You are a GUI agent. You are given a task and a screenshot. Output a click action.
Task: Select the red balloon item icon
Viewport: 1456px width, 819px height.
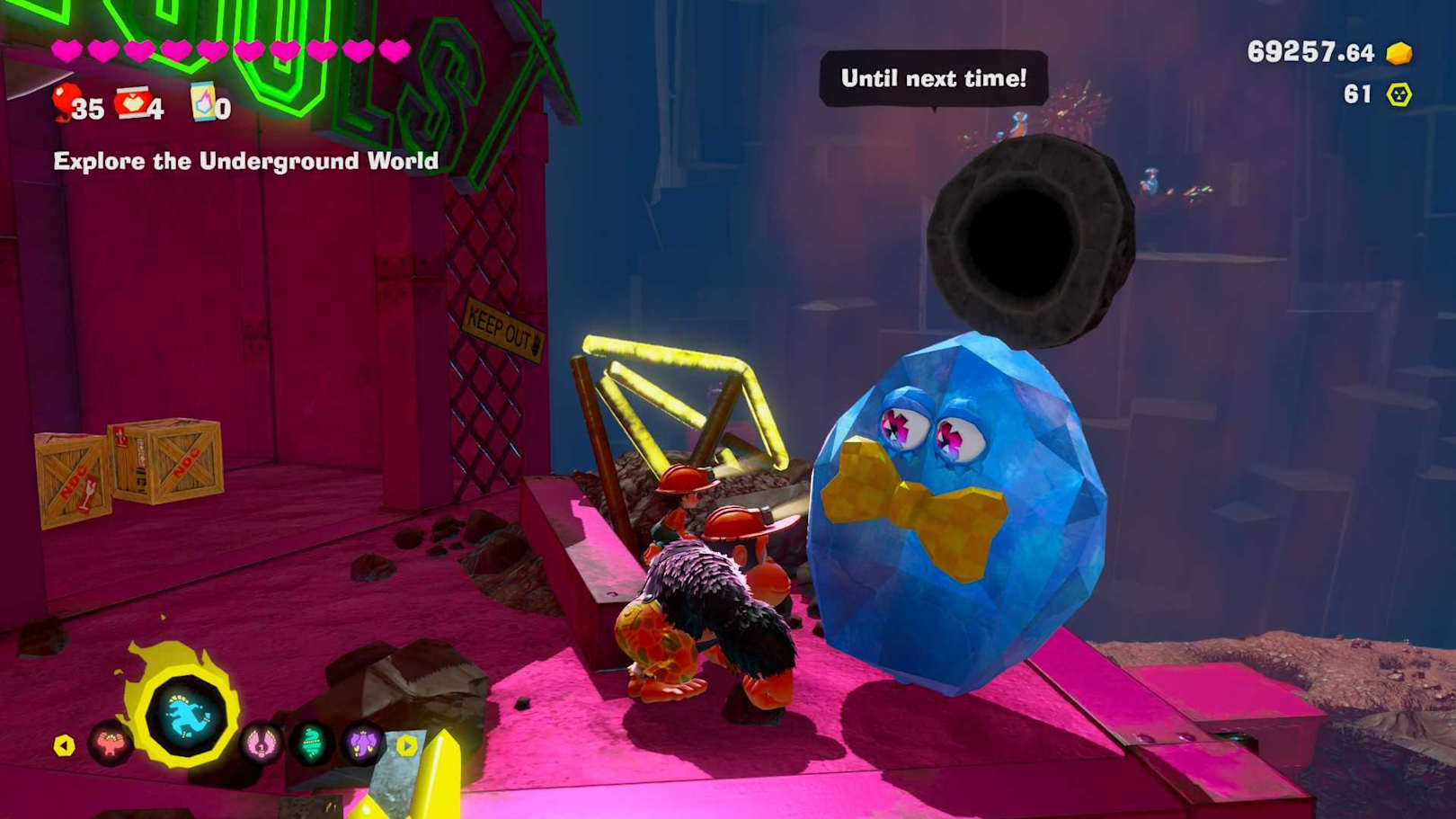tap(65, 102)
